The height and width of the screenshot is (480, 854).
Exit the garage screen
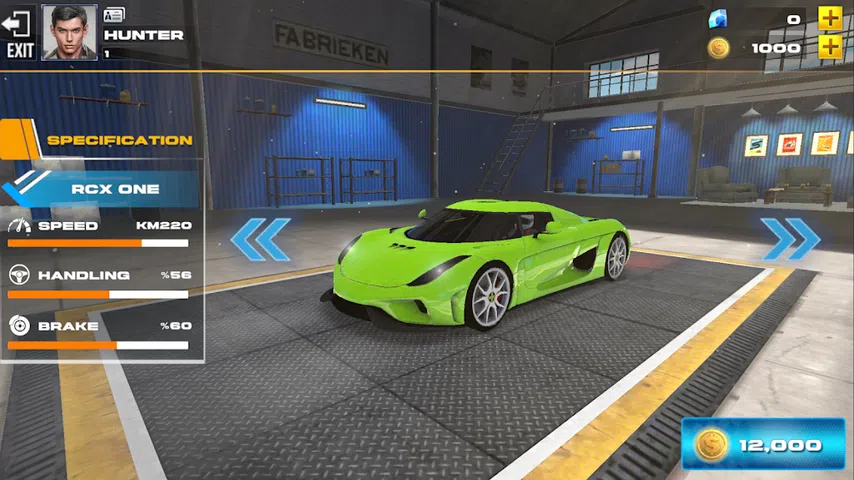[20, 32]
